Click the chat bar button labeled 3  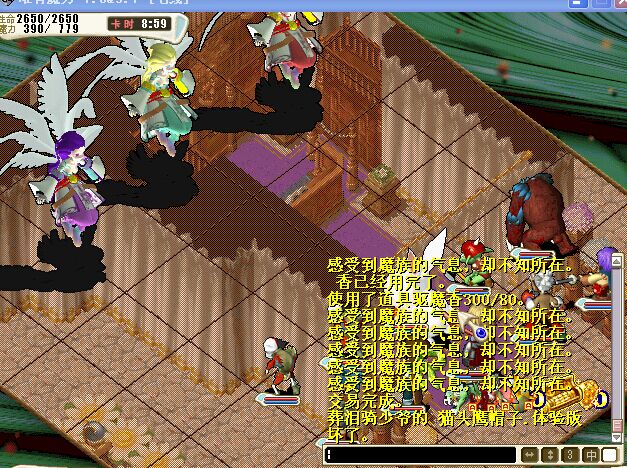tap(570, 456)
